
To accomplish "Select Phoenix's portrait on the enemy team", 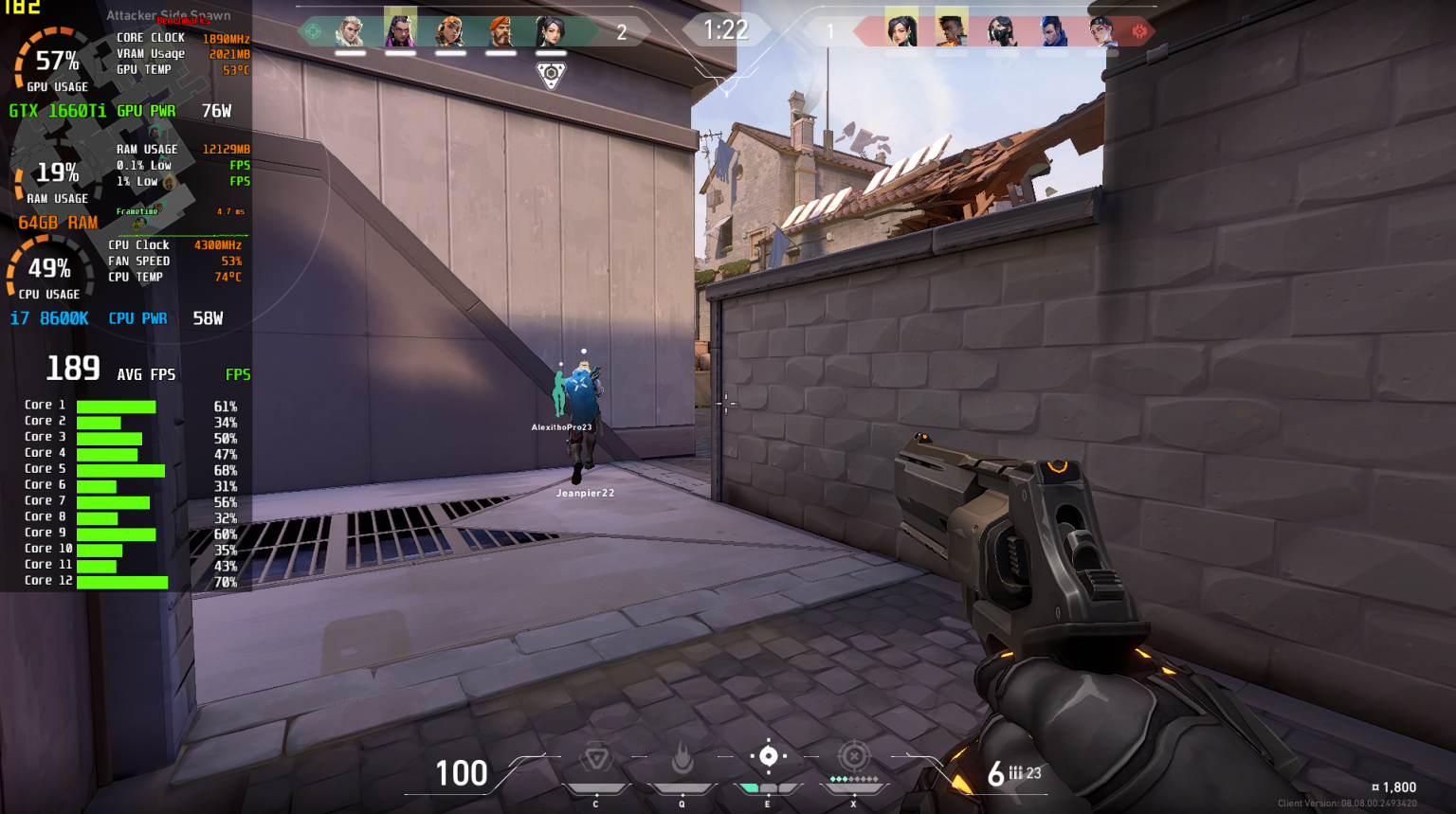I will click(951, 31).
